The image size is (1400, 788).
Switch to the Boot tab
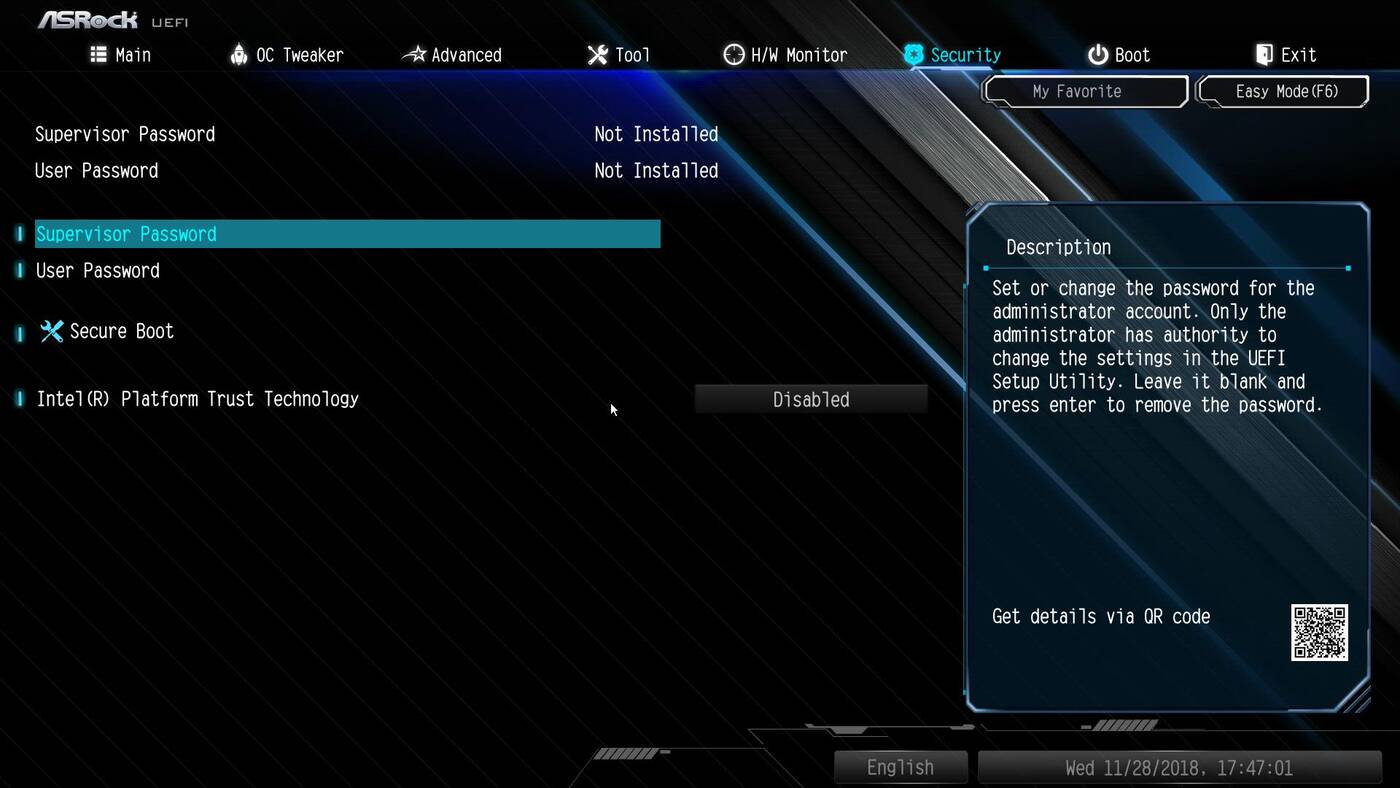tap(1119, 55)
